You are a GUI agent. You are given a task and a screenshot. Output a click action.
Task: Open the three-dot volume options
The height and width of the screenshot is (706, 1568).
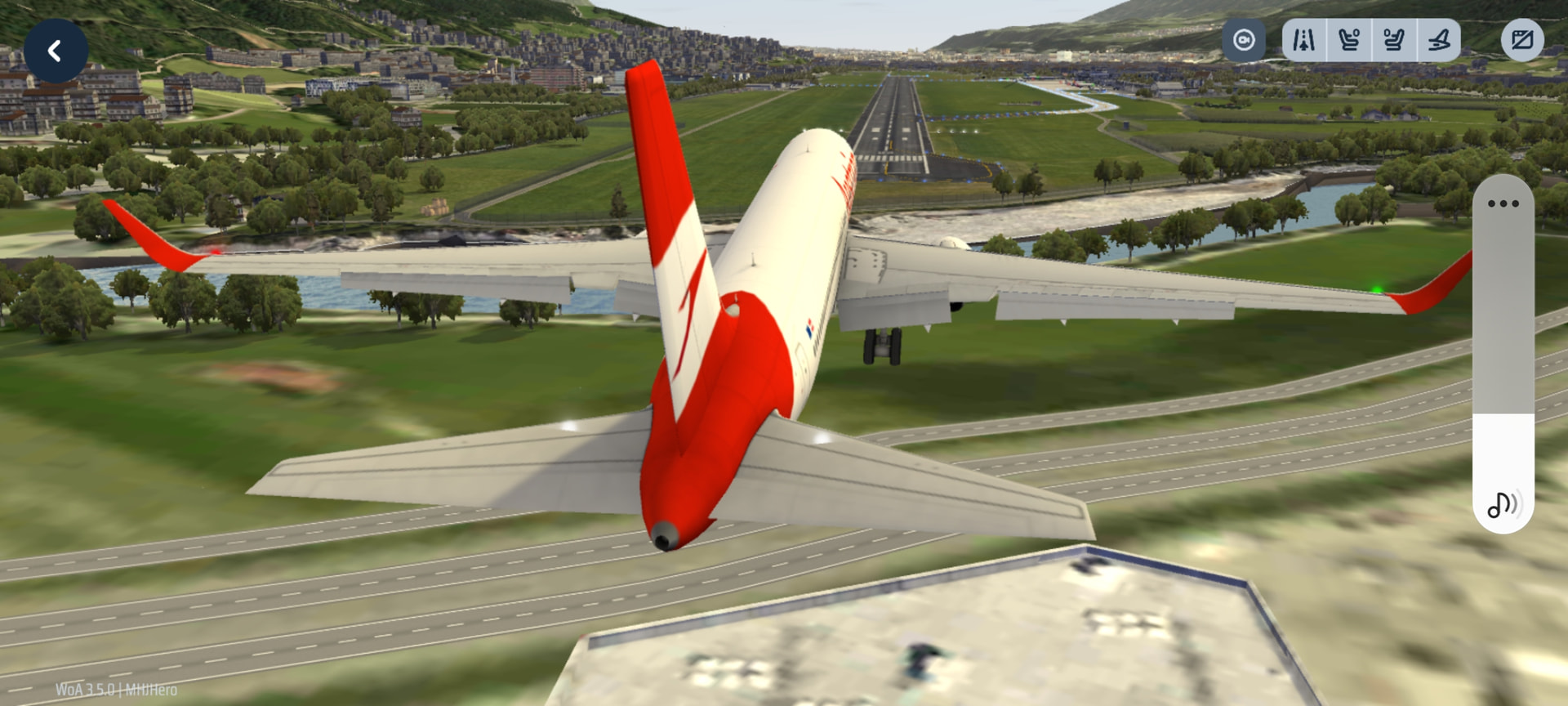point(1503,203)
